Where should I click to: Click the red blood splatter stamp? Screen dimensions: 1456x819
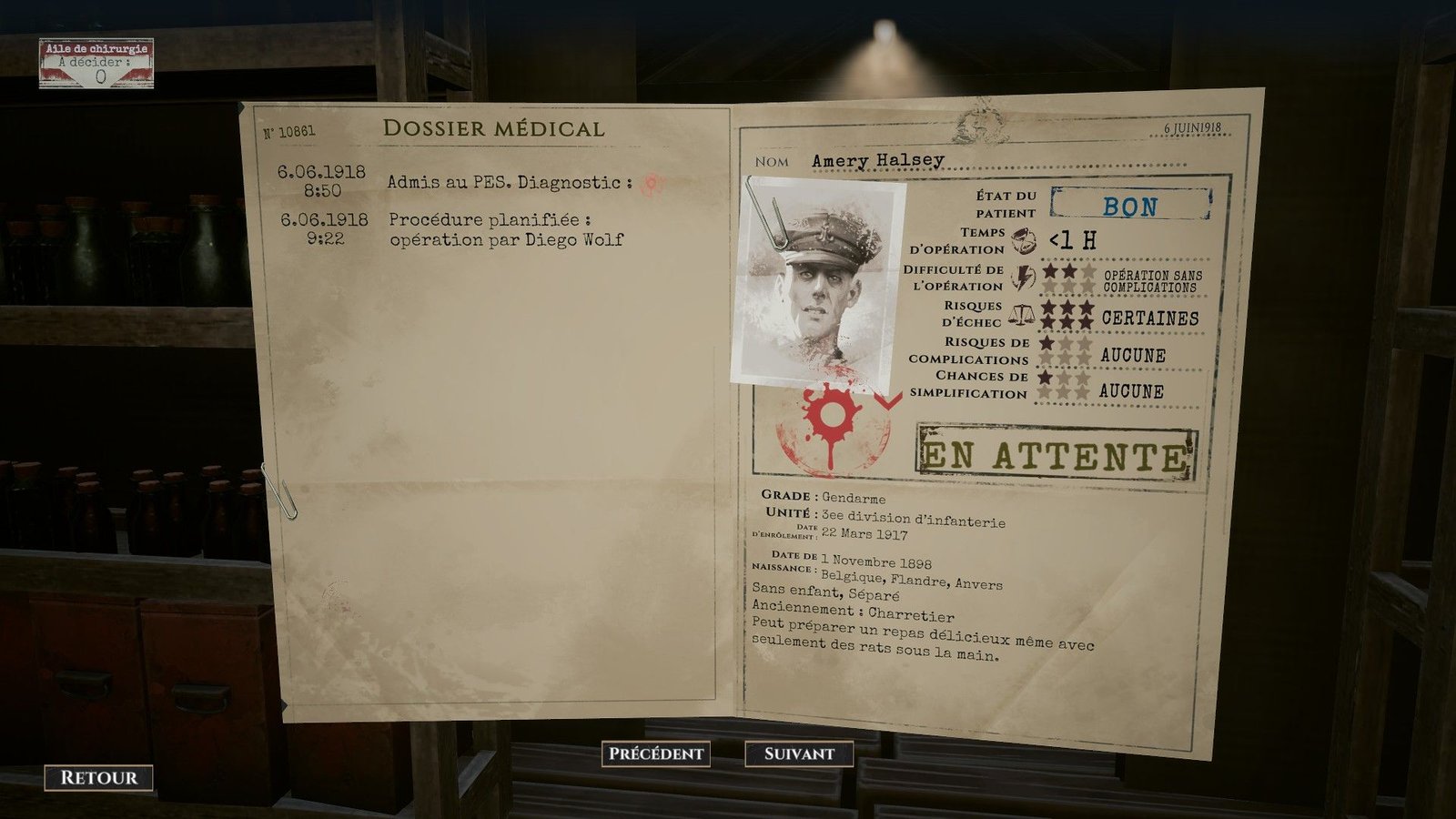click(x=830, y=426)
